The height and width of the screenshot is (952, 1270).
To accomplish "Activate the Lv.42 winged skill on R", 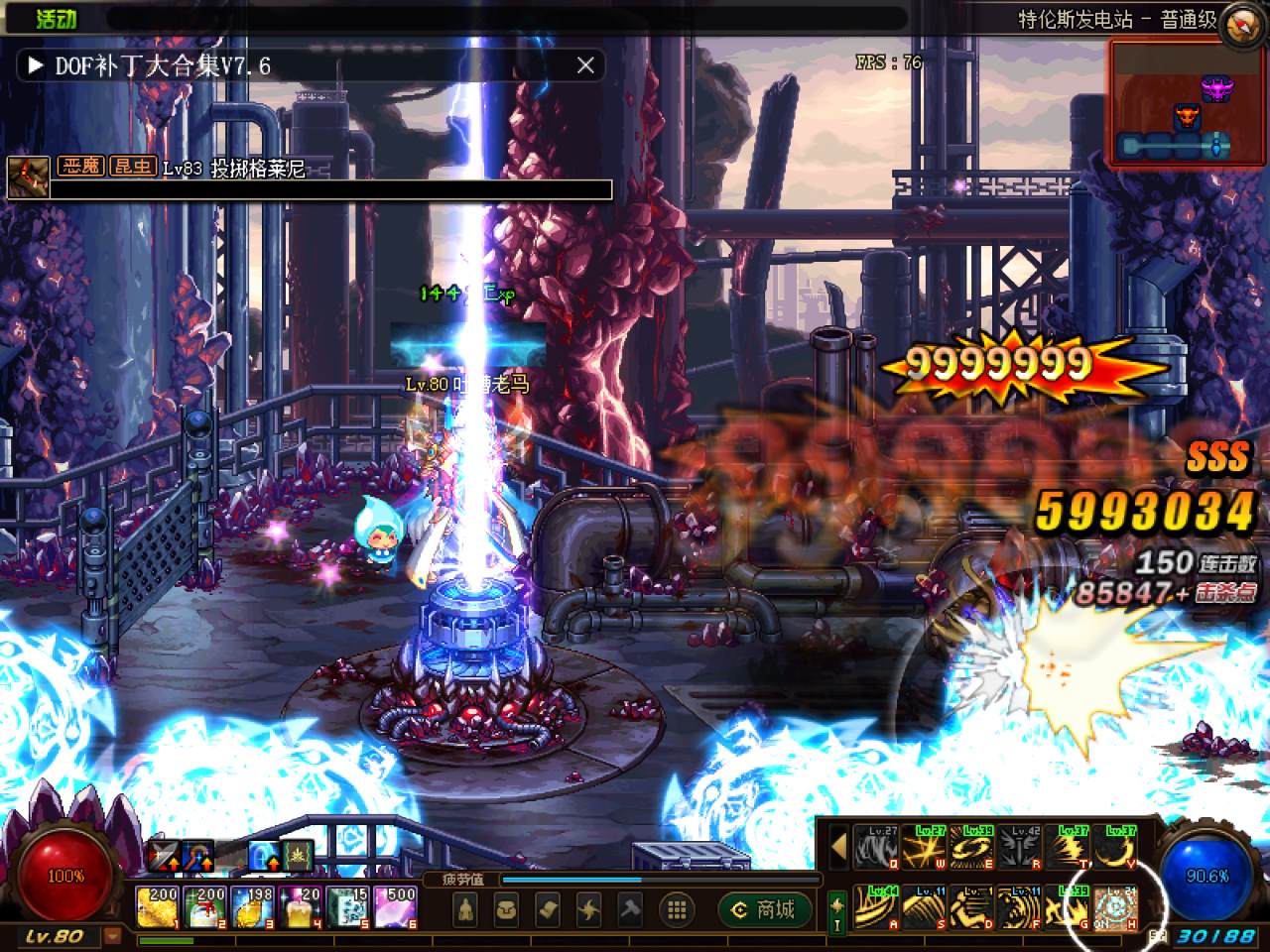I will click(x=1020, y=847).
